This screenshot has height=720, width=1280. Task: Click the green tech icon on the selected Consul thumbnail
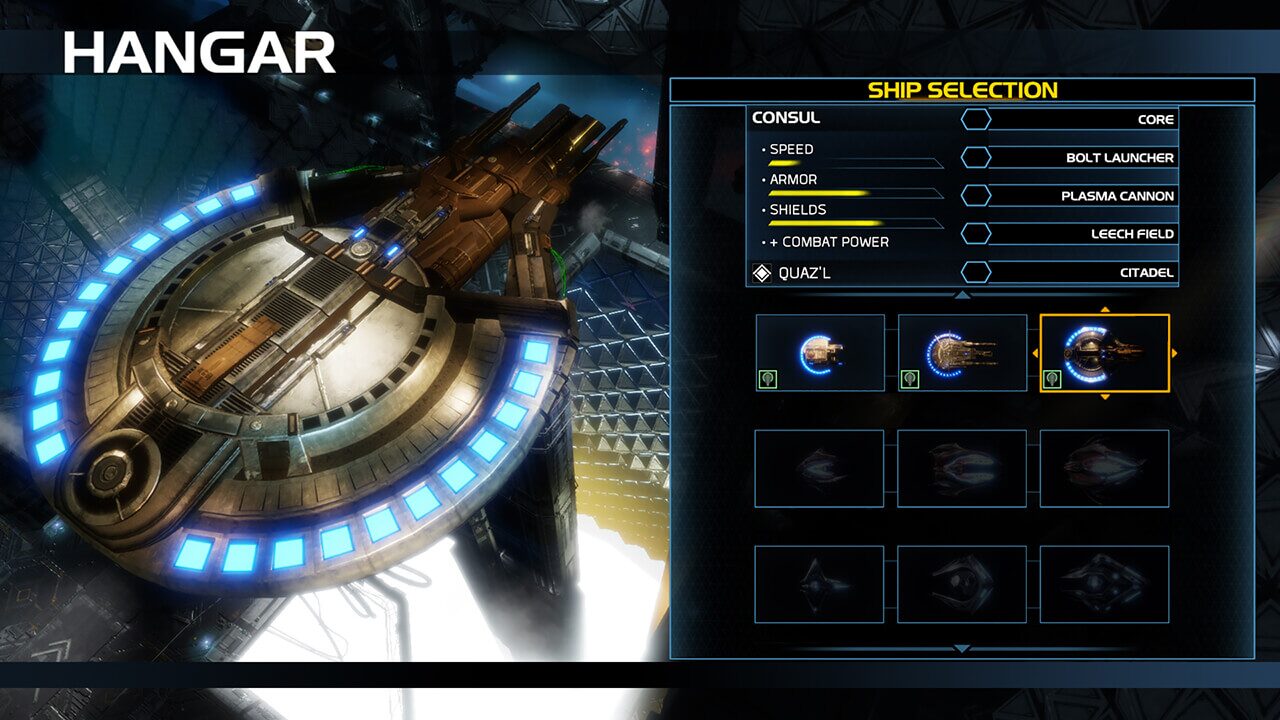[x=1053, y=380]
